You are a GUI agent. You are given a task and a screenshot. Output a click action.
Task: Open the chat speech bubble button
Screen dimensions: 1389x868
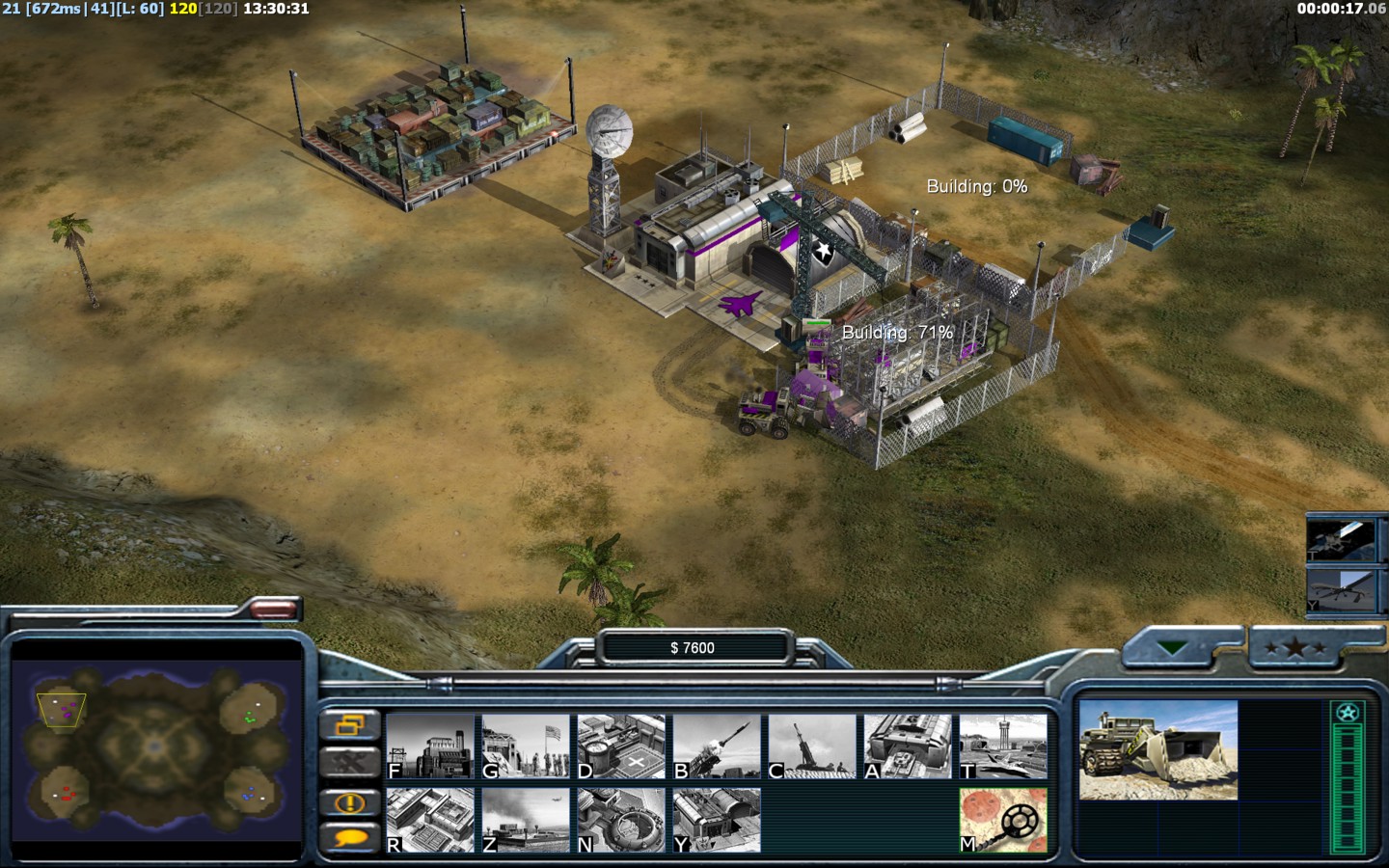click(349, 838)
